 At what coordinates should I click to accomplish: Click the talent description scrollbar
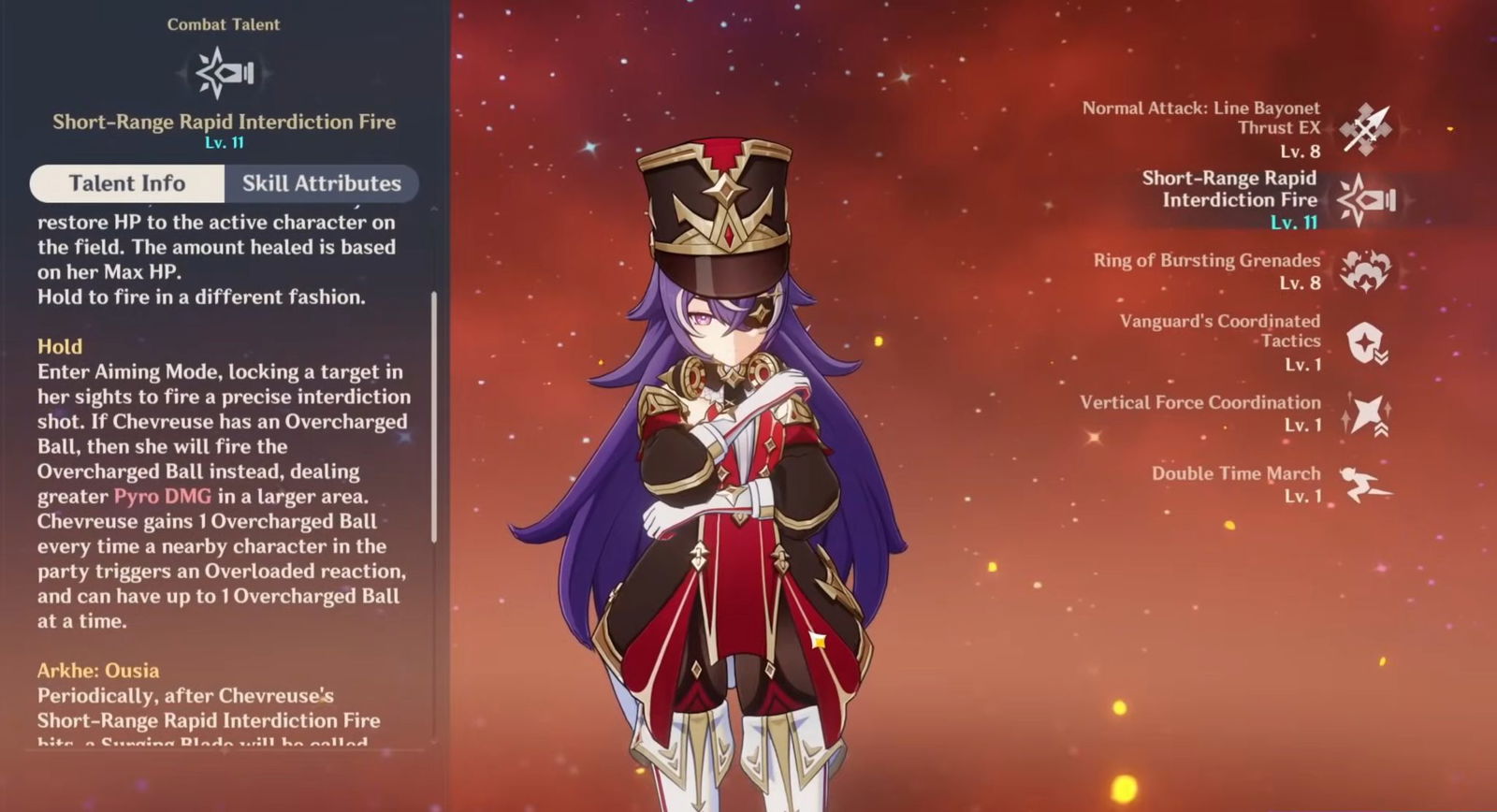point(434,417)
